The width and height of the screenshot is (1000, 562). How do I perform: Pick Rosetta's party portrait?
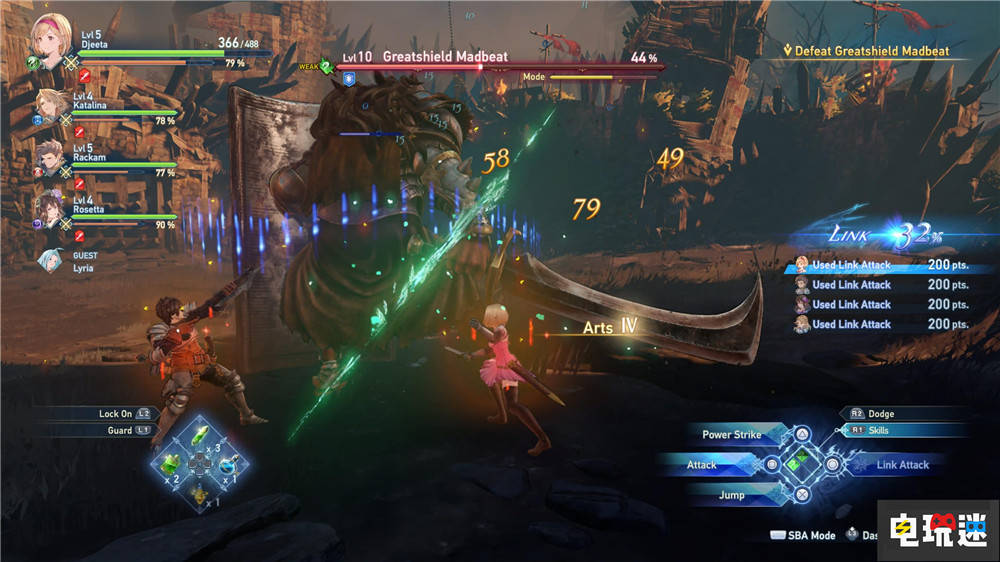click(x=52, y=207)
